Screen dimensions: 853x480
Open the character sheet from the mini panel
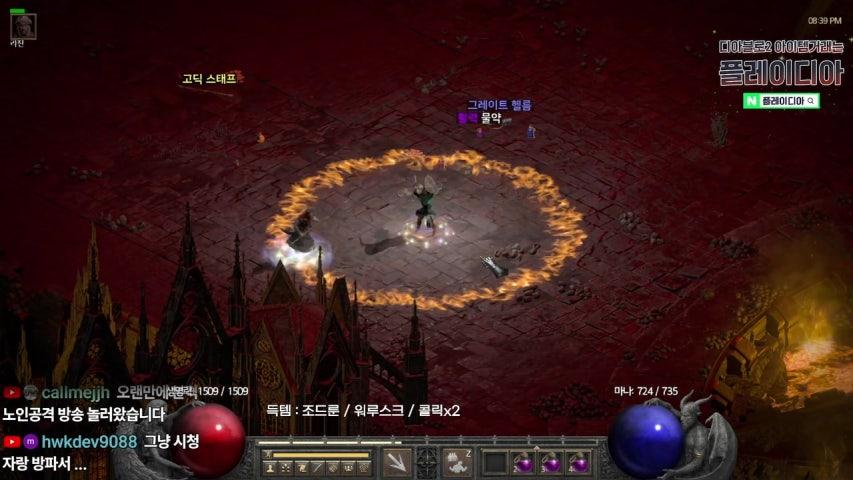click(270, 467)
